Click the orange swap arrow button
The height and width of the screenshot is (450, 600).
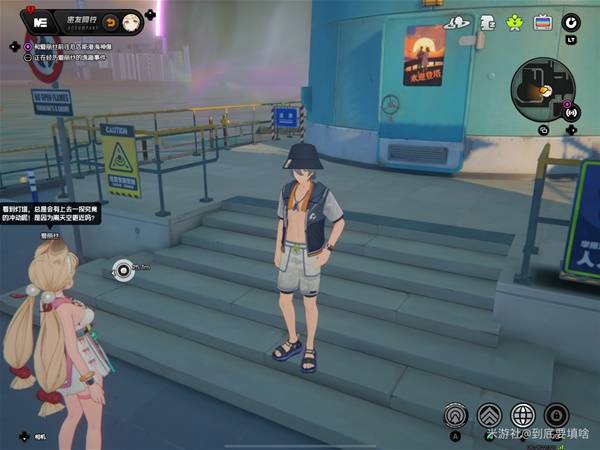[x=110, y=22]
